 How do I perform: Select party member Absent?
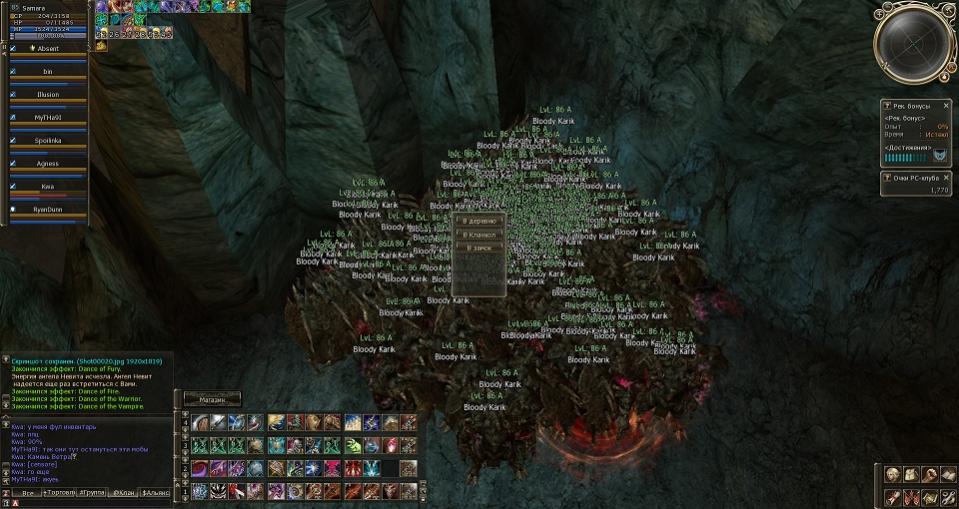point(48,49)
